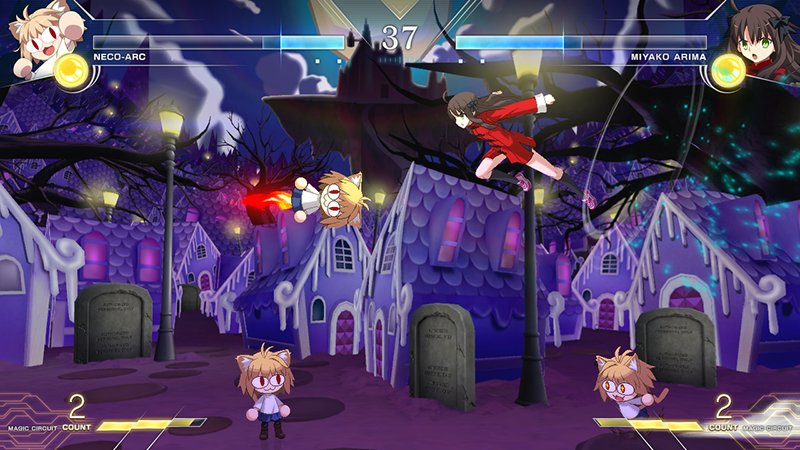Screen dimensions: 800x450
Task: Select Neco-Arc's yellow moon icon
Action: [72, 70]
